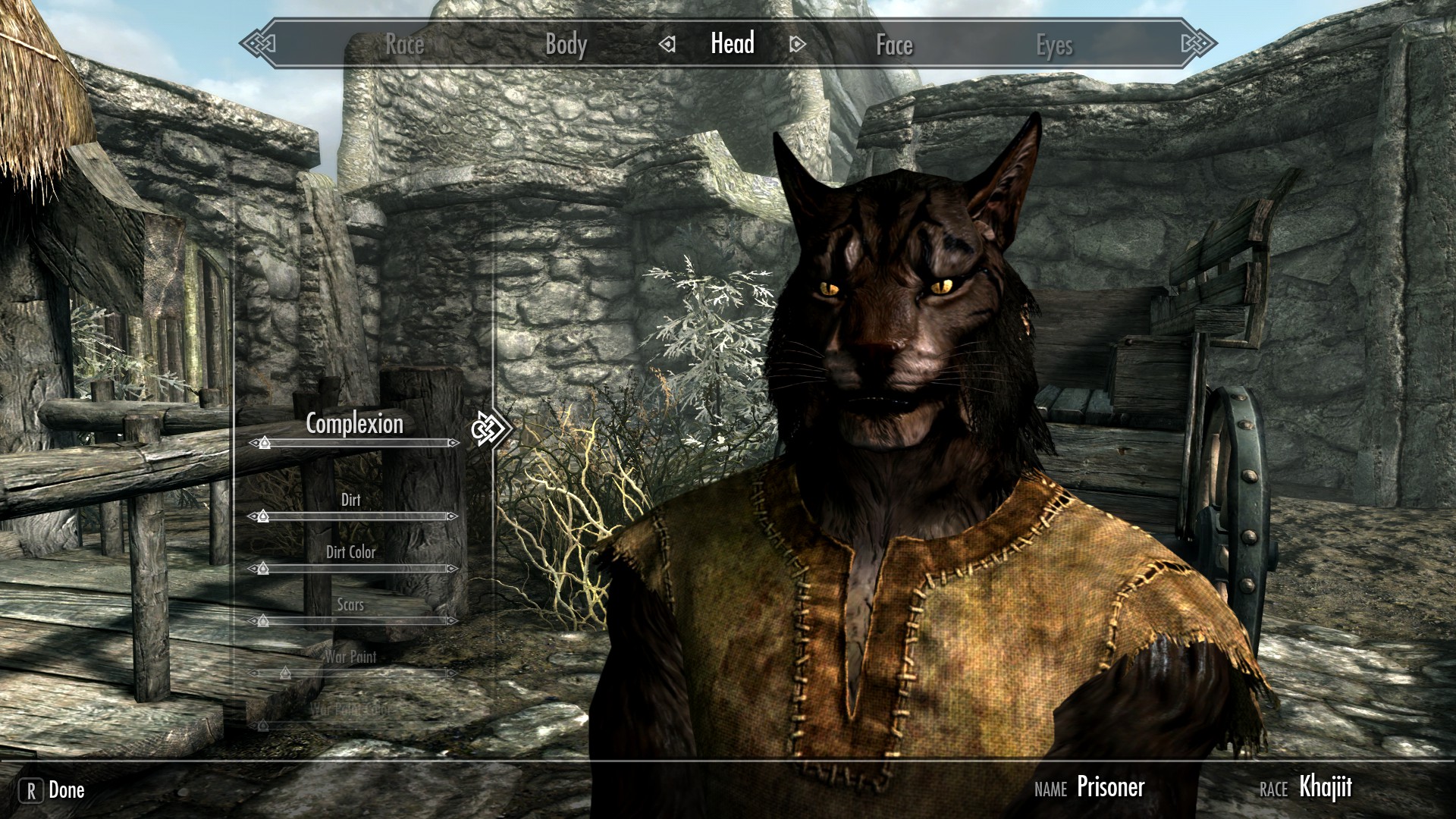Open the Face category
The height and width of the screenshot is (819, 1456).
893,45
